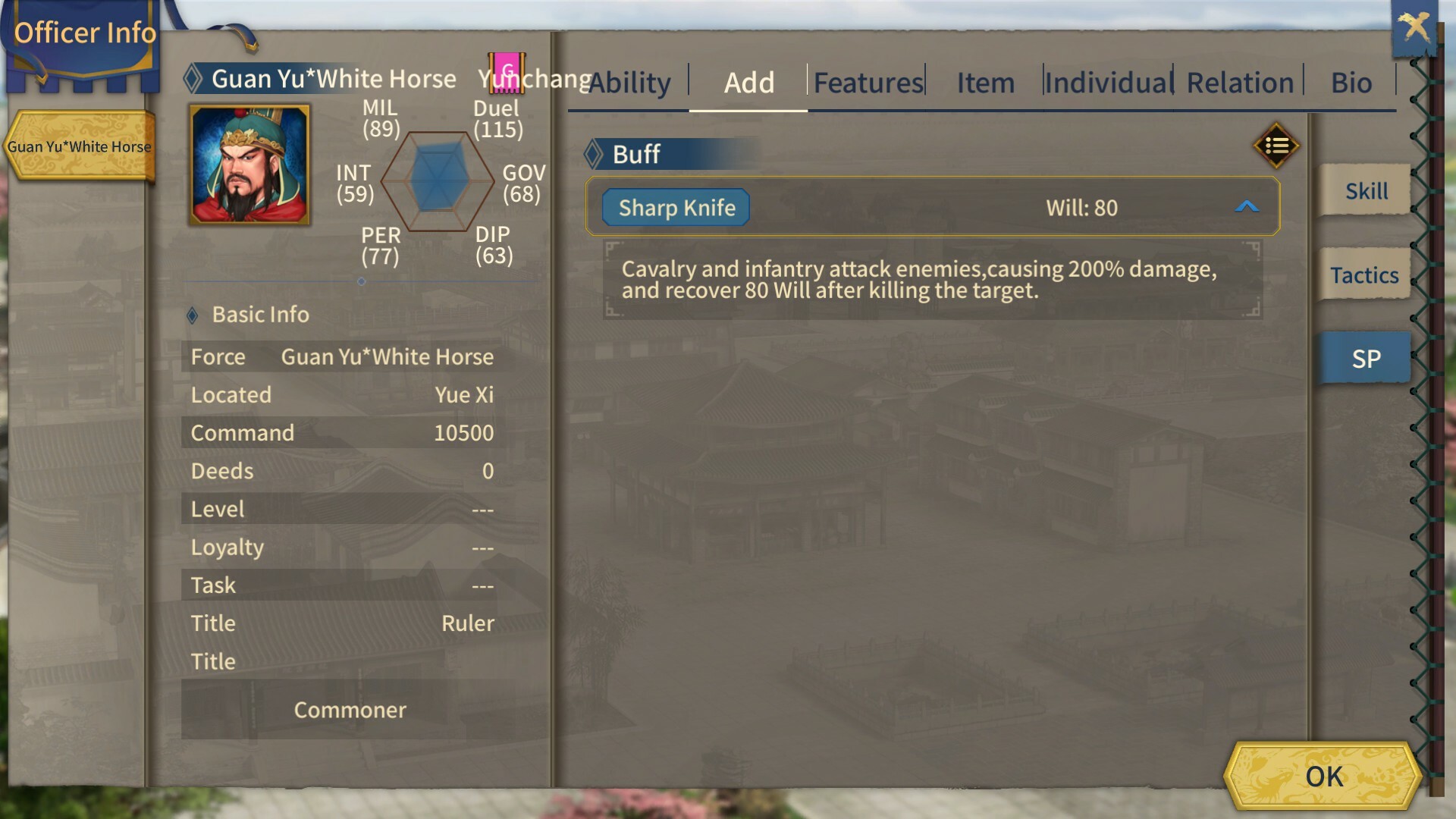The height and width of the screenshot is (819, 1456).
Task: View the Item tab contents
Action: 984,82
